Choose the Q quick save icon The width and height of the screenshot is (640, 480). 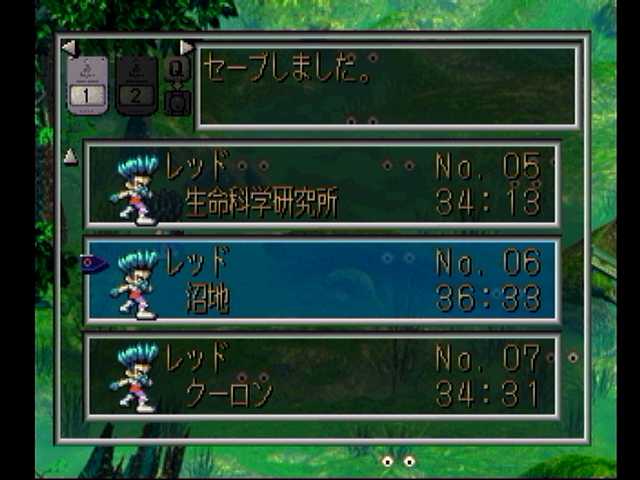point(177,68)
